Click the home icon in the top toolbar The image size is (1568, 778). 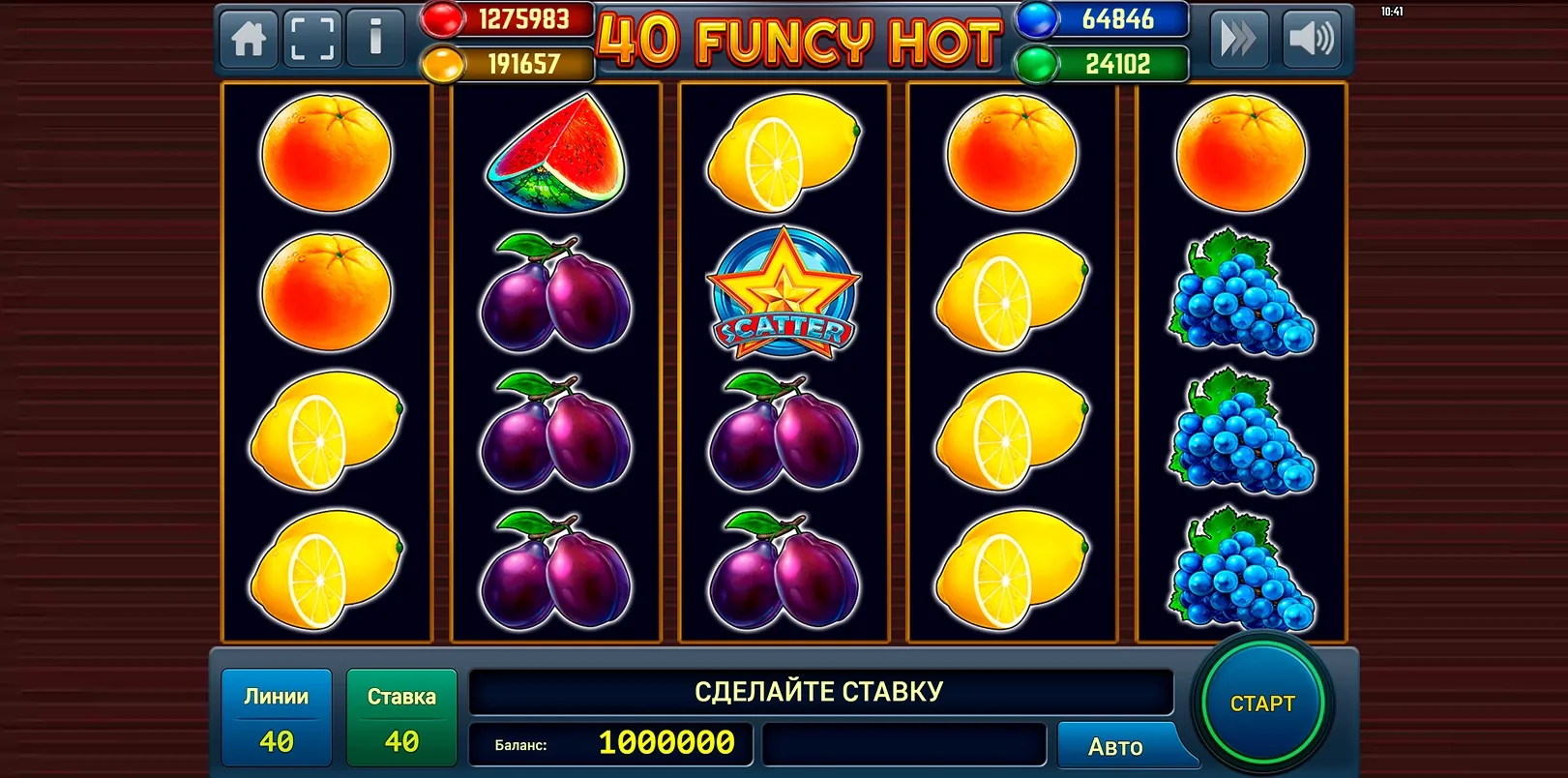[248, 39]
